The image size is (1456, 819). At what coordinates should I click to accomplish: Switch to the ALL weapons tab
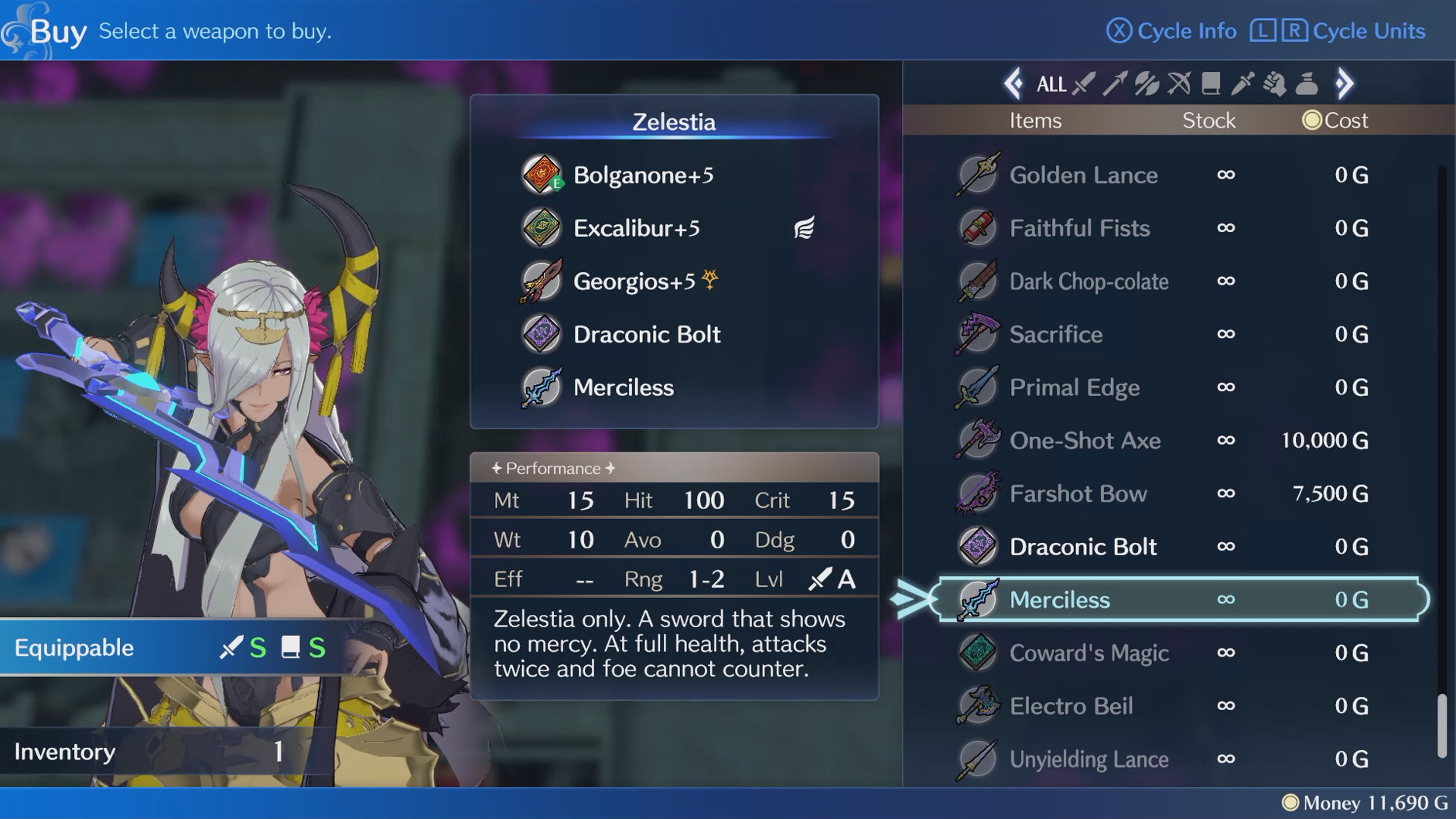pyautogui.click(x=1051, y=84)
